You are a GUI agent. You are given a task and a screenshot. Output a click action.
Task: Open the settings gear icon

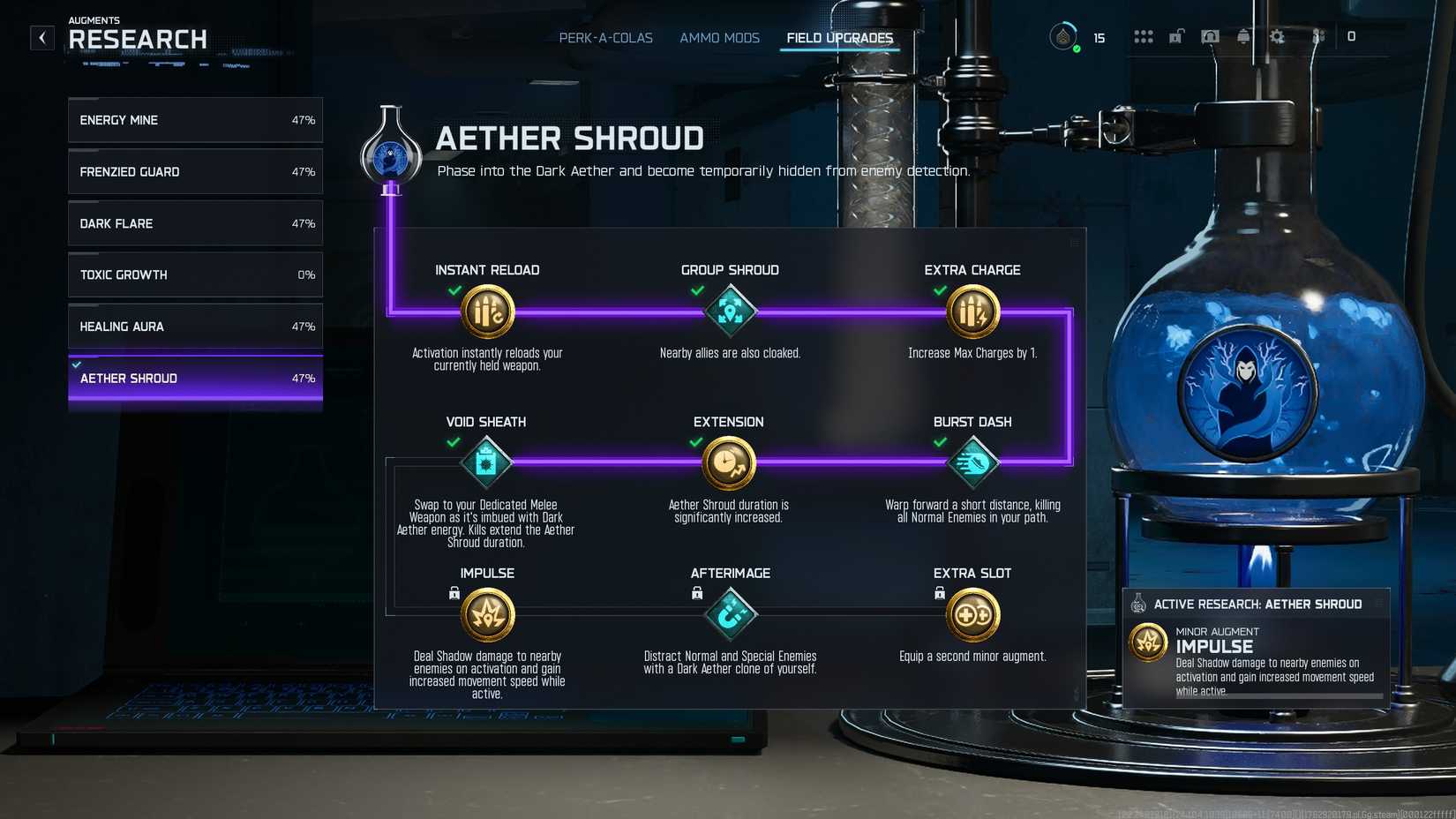tap(1277, 37)
